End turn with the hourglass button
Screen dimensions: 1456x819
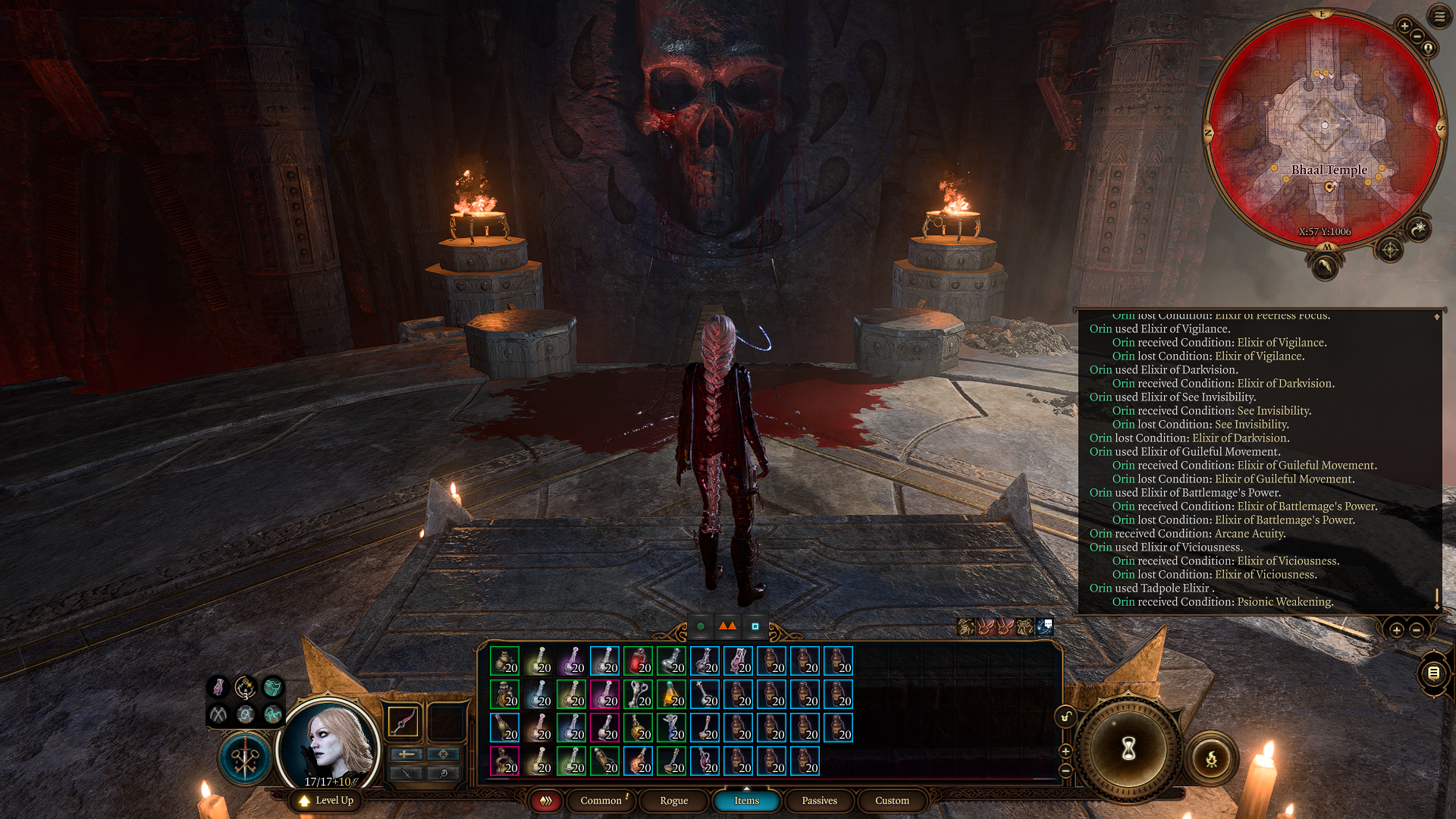(x=1128, y=749)
